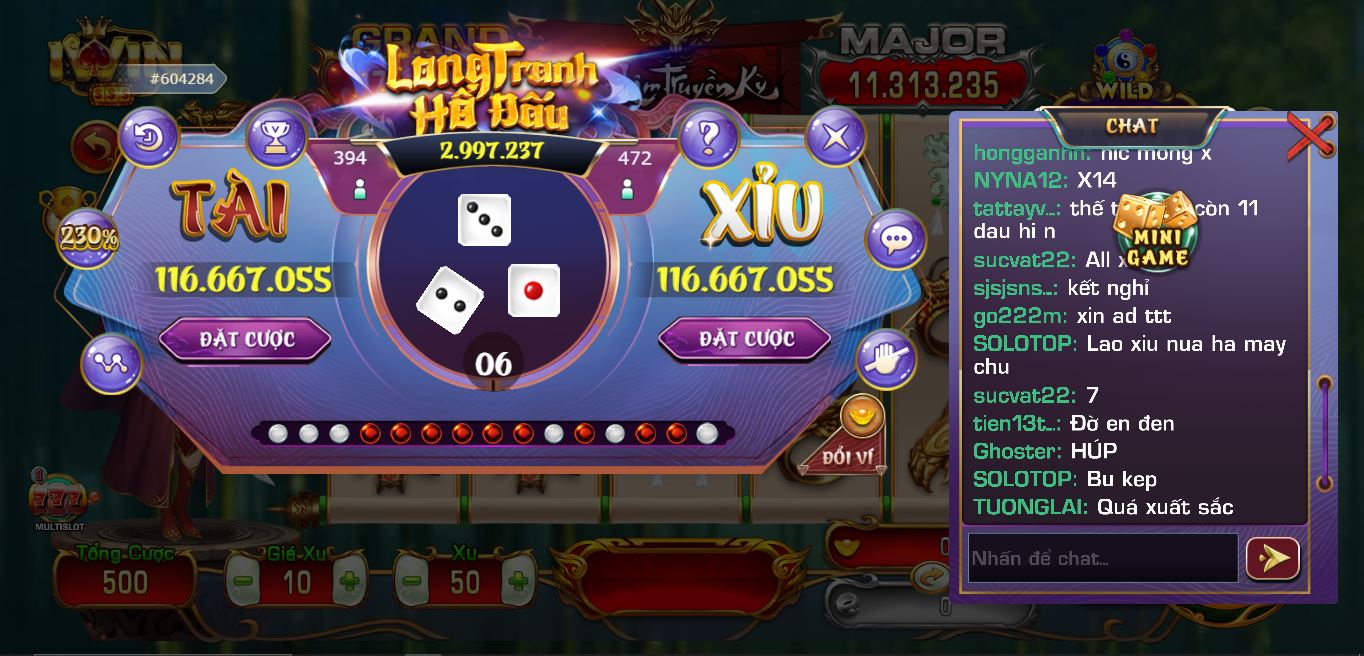Decrease the Xu amount
This screenshot has height=656, width=1364.
411,581
